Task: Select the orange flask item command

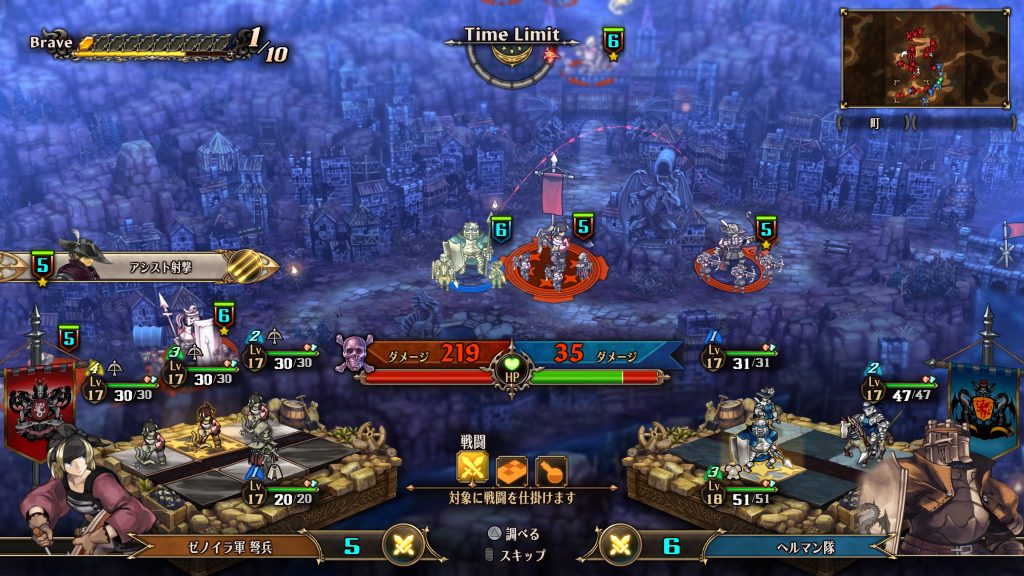Action: (550, 470)
